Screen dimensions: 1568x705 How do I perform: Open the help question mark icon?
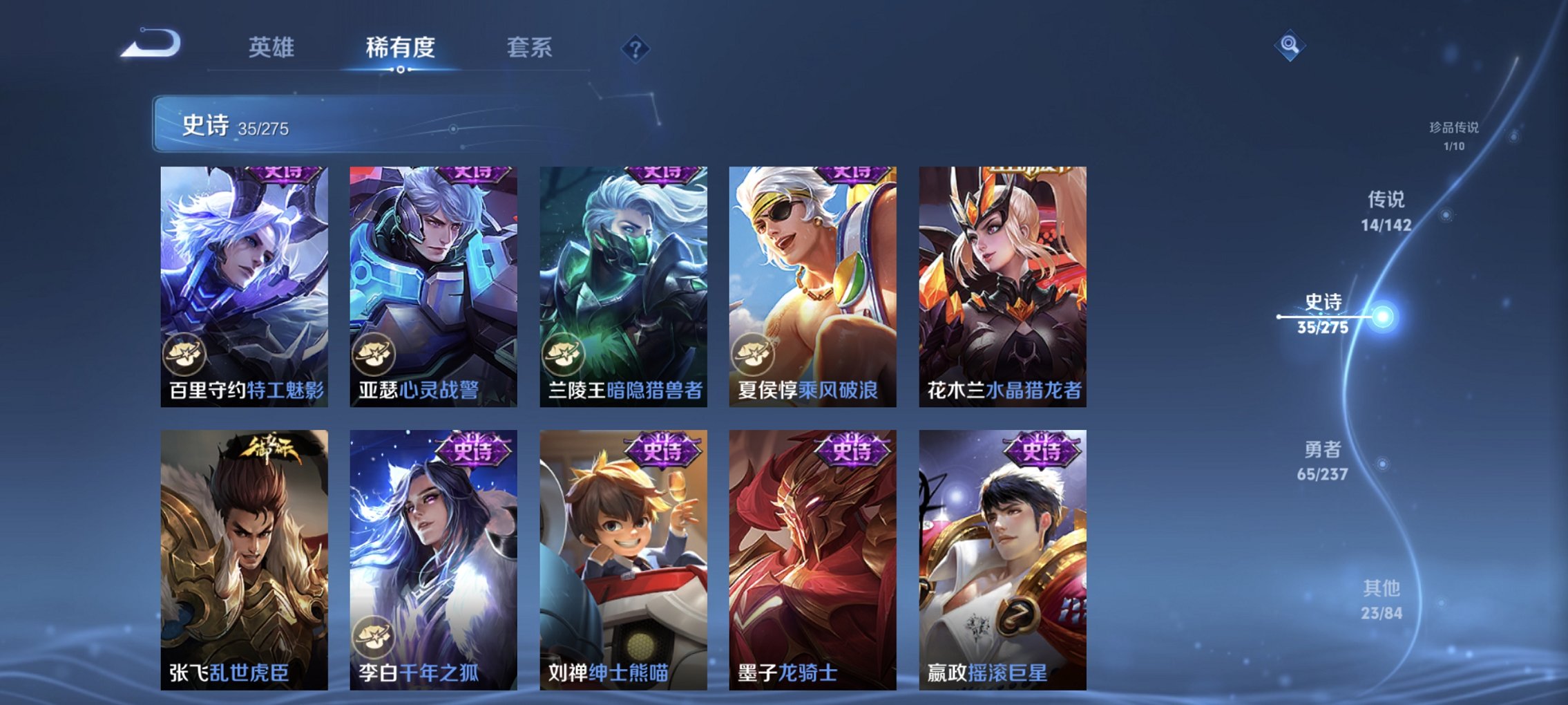point(636,49)
